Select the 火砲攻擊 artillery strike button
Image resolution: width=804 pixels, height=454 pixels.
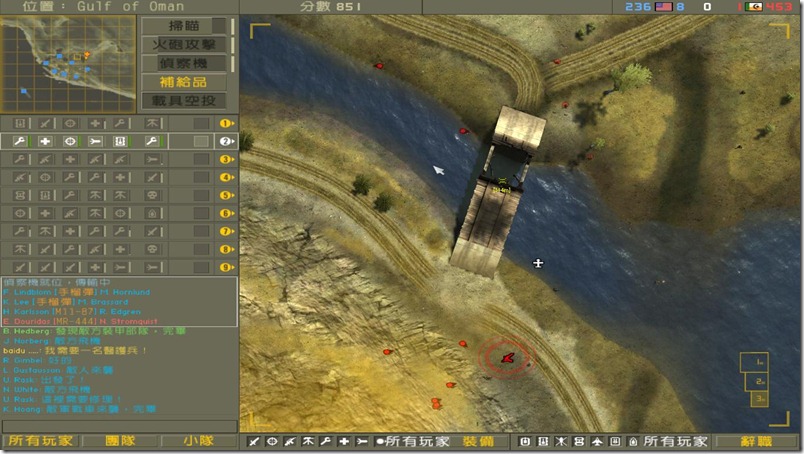click(x=184, y=44)
